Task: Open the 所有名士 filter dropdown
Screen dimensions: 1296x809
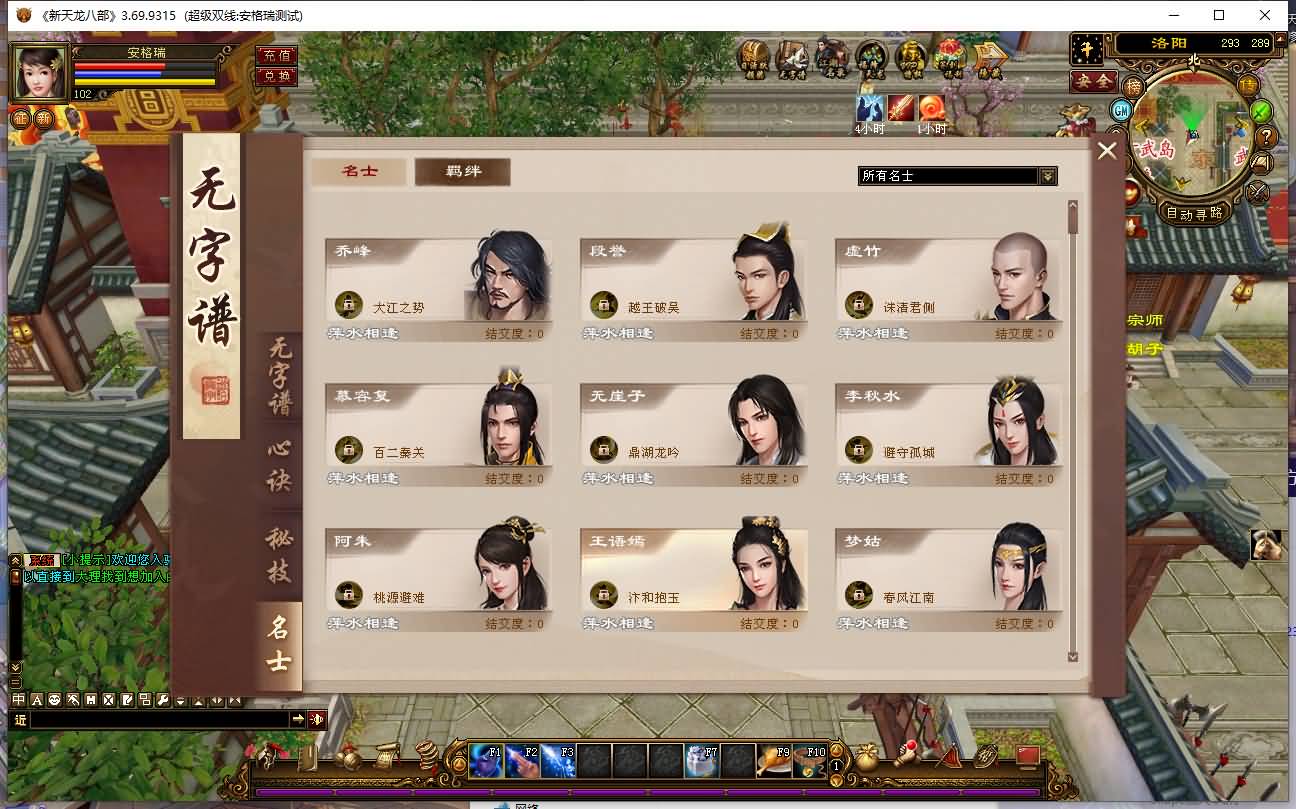Action: (x=1048, y=176)
